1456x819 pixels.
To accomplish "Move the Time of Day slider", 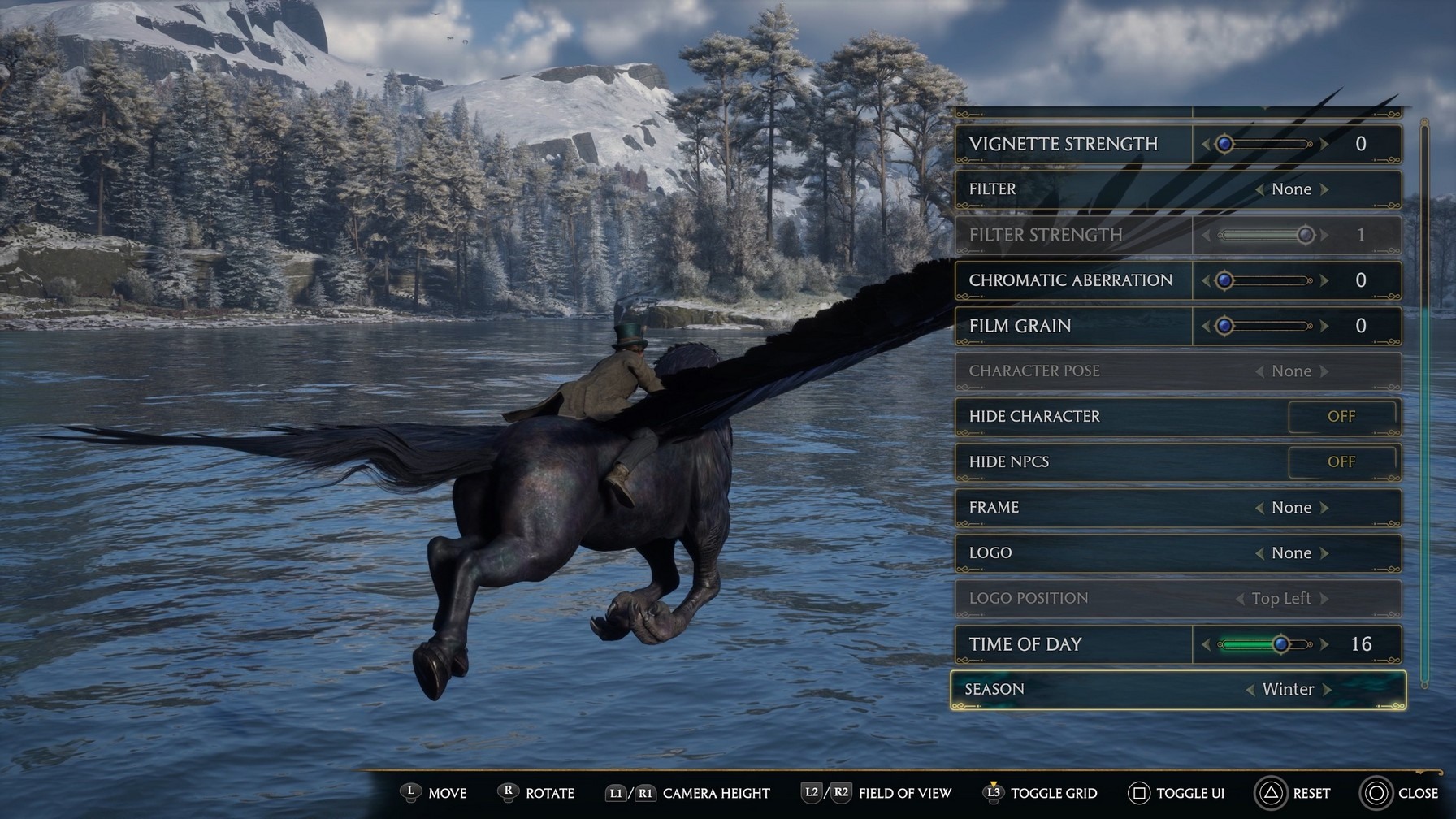I will pos(1280,645).
